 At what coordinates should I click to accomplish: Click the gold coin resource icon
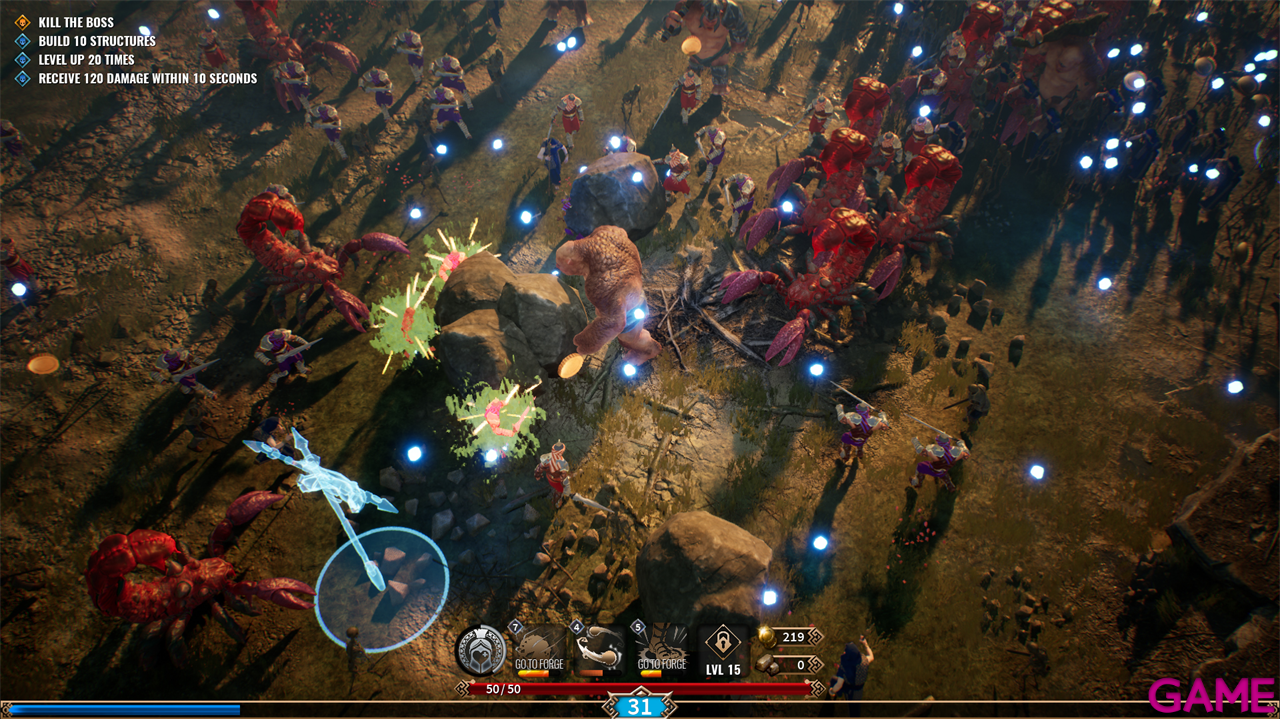pyautogui.click(x=766, y=637)
